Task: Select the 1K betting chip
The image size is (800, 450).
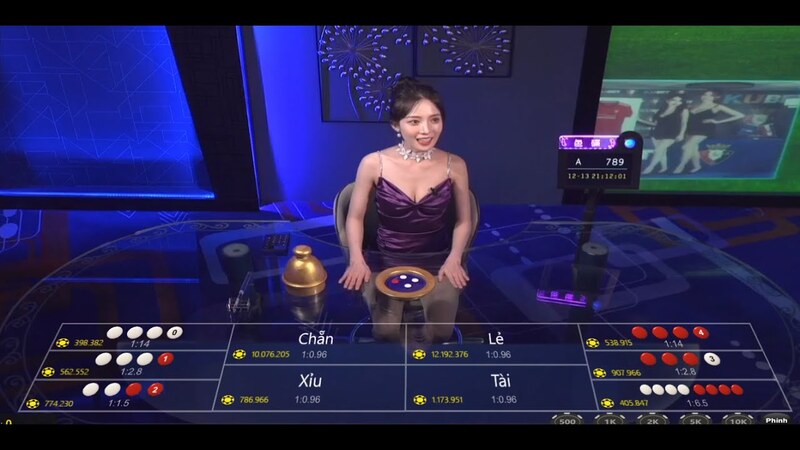Action: point(608,421)
